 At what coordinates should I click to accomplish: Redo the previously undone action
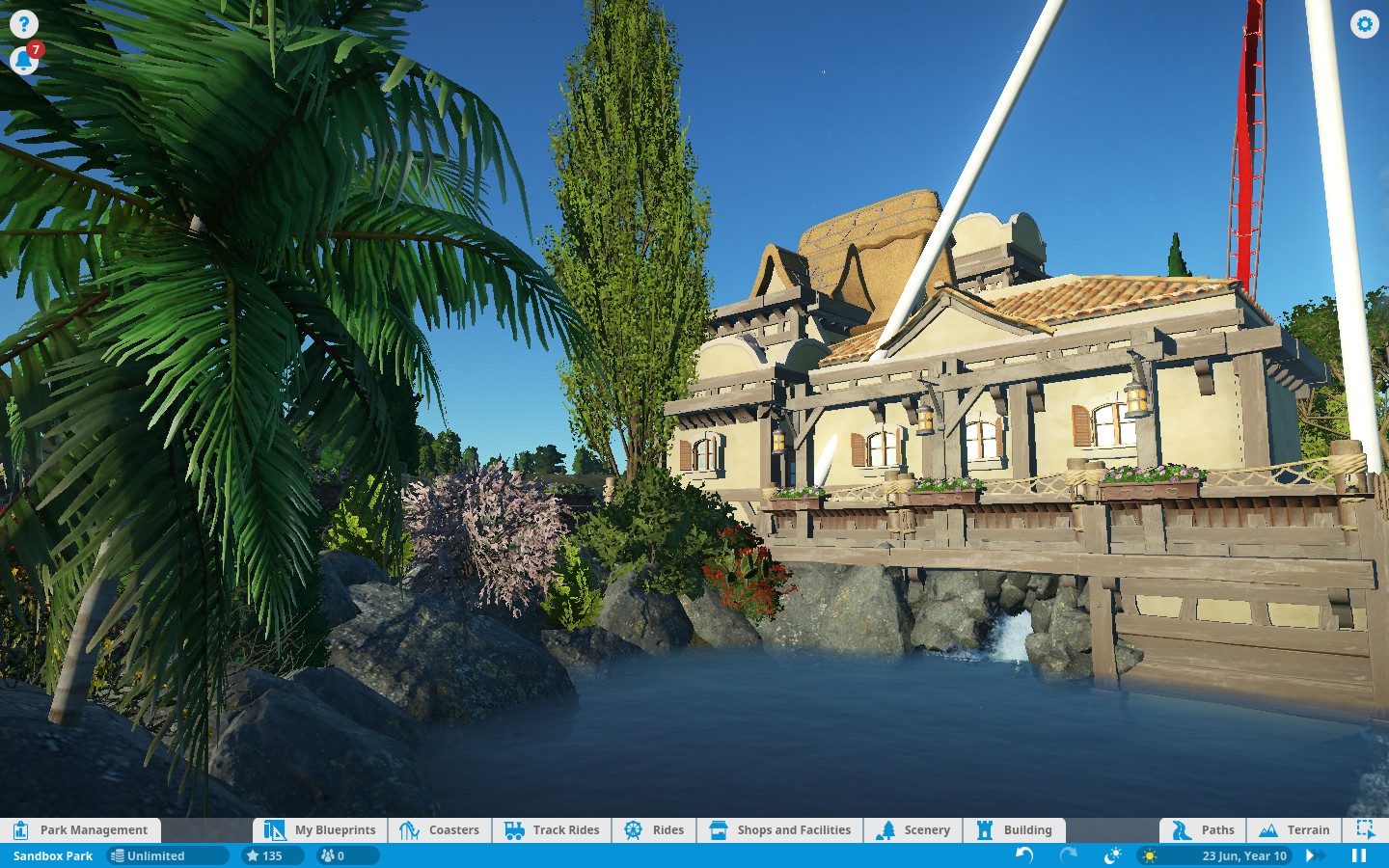1069,855
